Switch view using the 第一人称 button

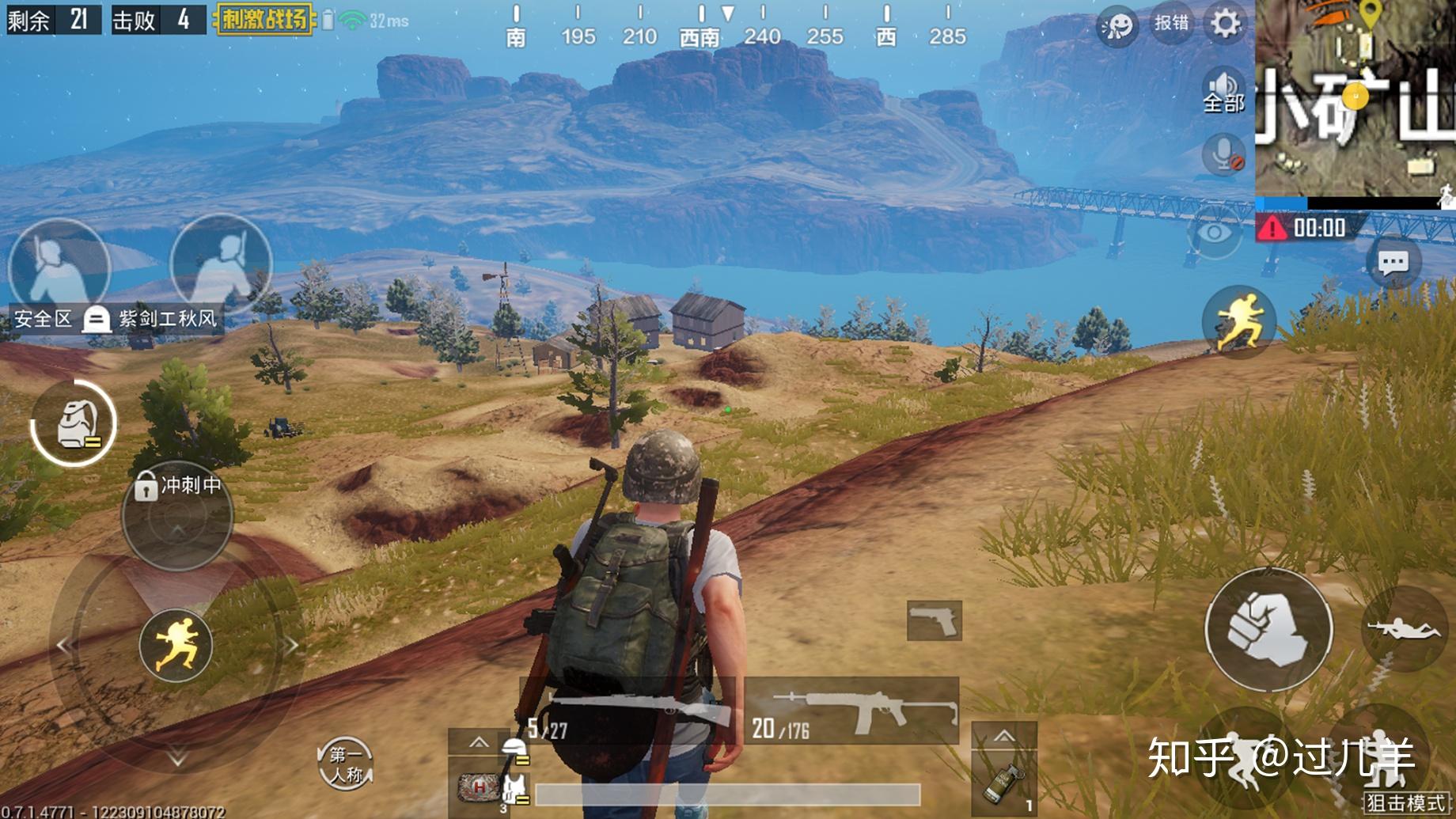[345, 764]
